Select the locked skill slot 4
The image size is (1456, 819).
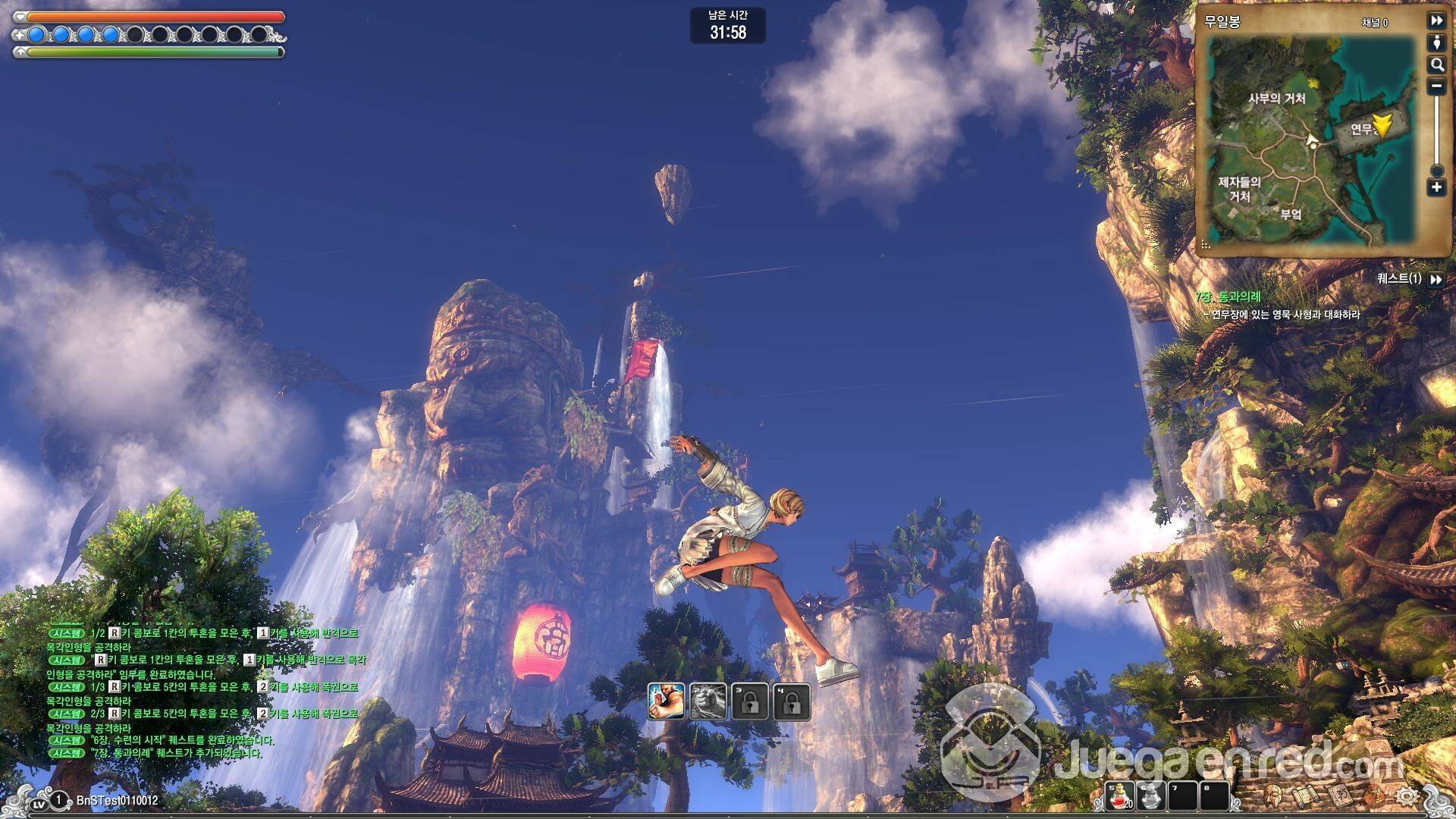point(792,701)
